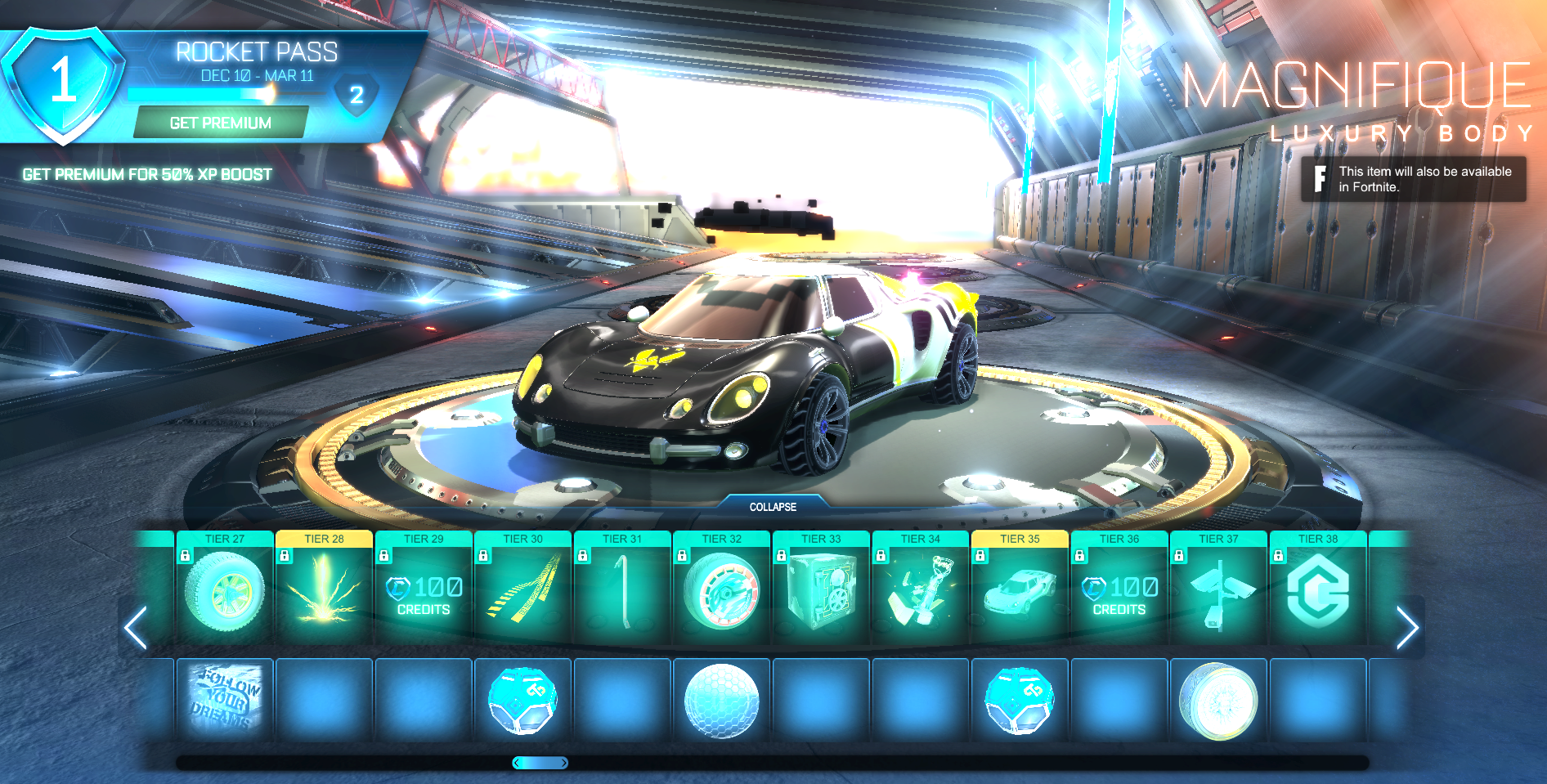The height and width of the screenshot is (784, 1547).
Task: Choose the Tier 36 100 Credits reward
Action: pyautogui.click(x=1119, y=594)
